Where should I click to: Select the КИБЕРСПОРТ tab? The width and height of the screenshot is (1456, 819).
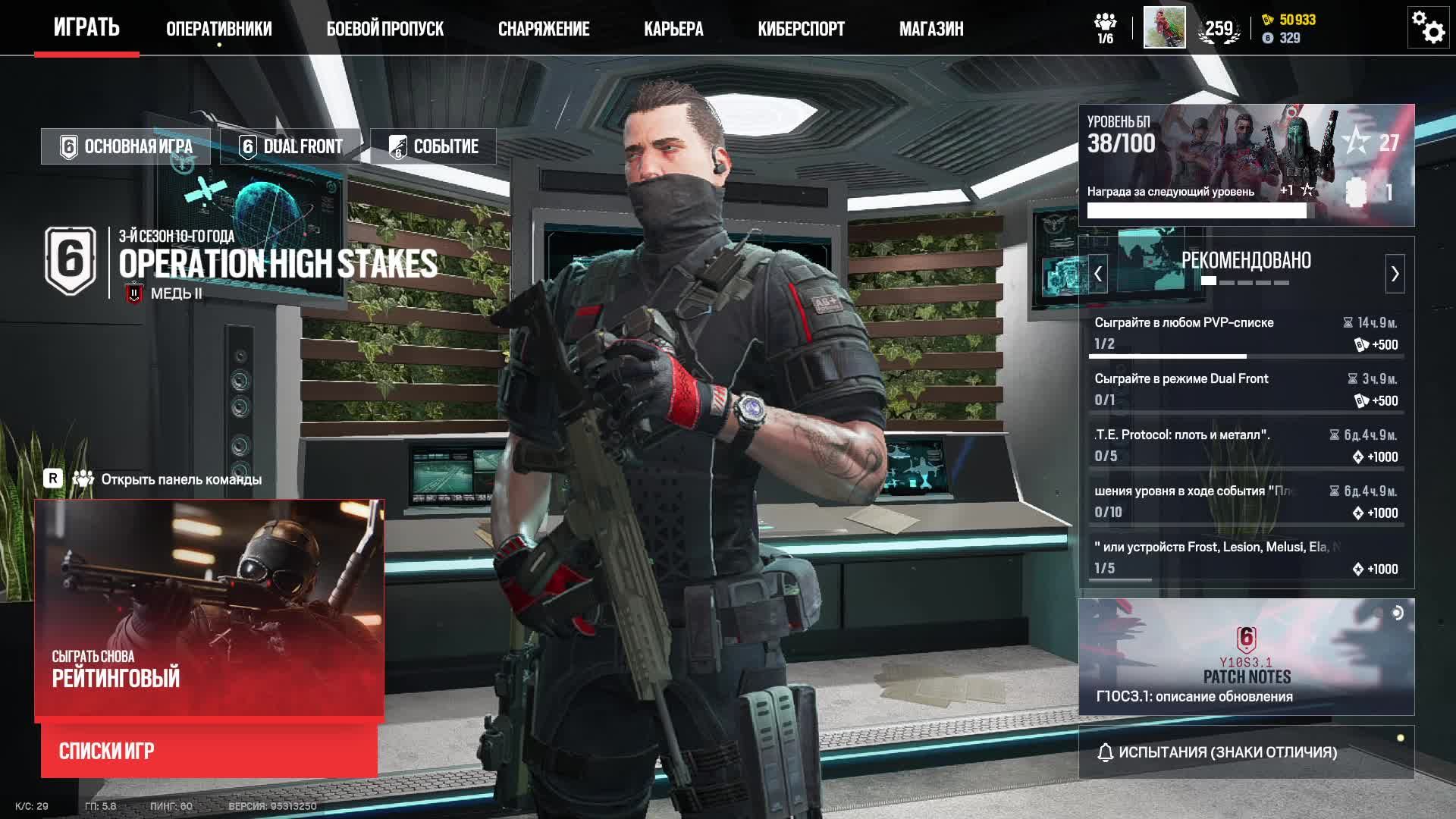[x=801, y=29]
